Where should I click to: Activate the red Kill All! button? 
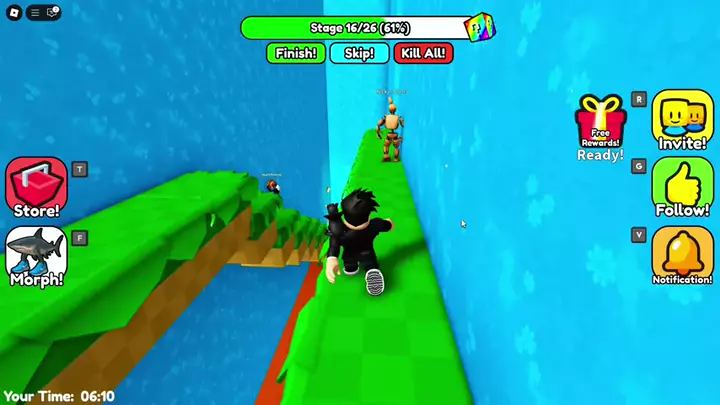pos(423,53)
